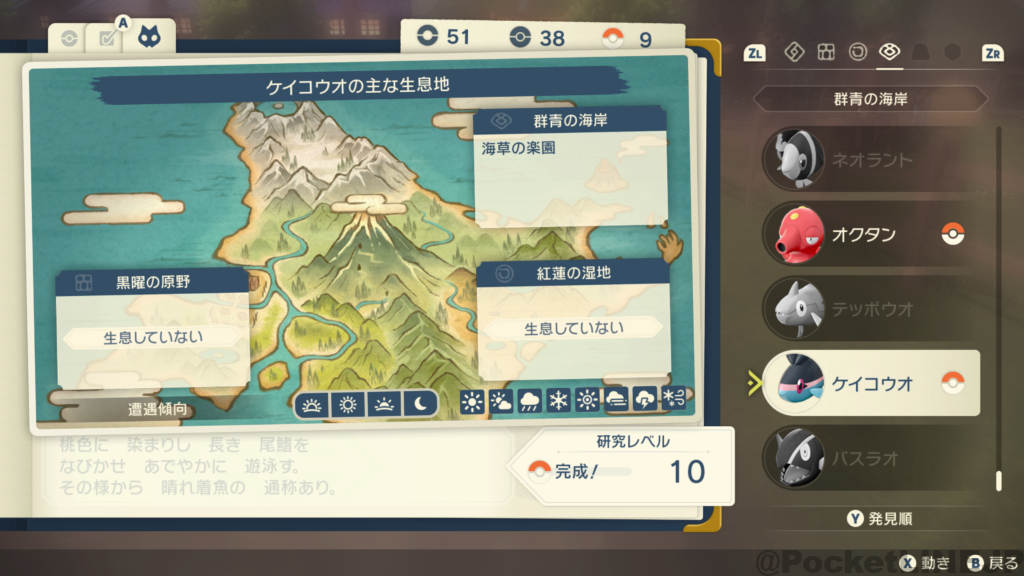Click the active 群青の海岸 area tab icon
The width and height of the screenshot is (1024, 576).
pyautogui.click(x=888, y=52)
